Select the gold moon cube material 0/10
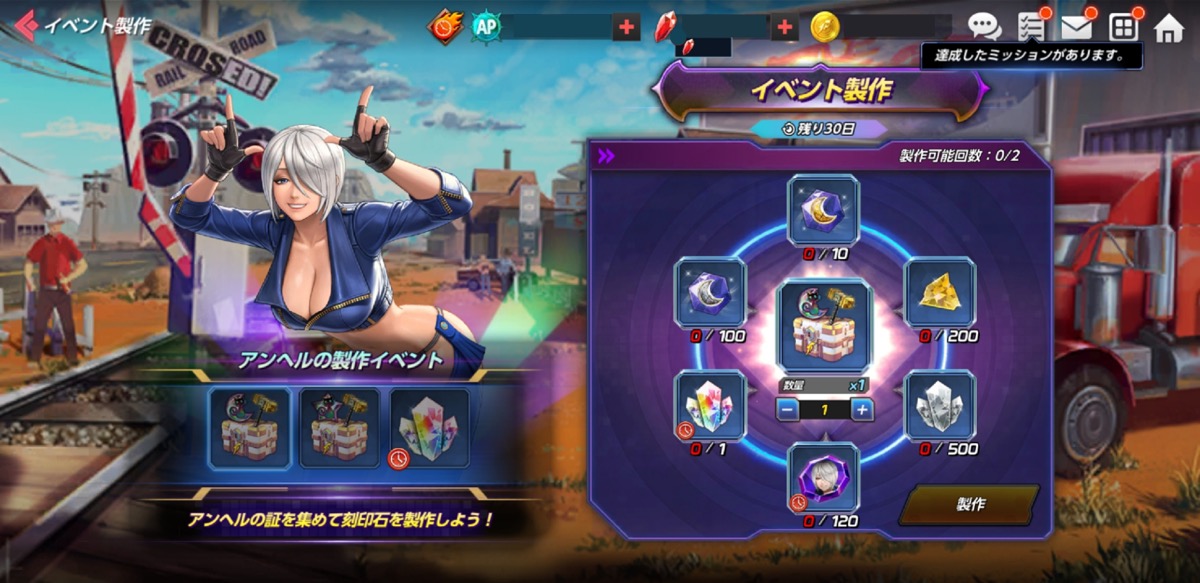This screenshot has height=583, width=1200. (823, 210)
